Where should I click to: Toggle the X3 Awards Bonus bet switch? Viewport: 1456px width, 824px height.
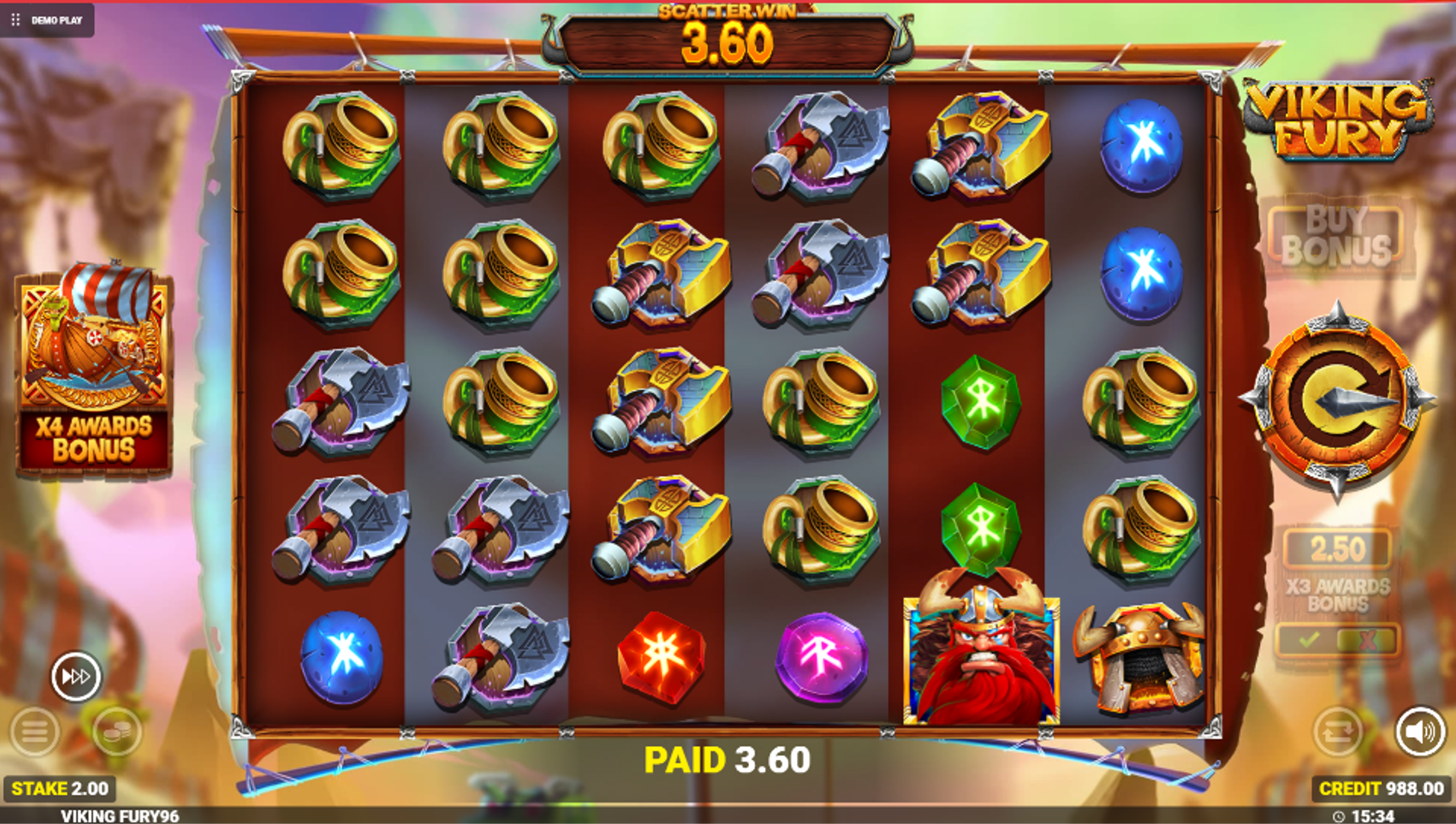[x=1337, y=640]
